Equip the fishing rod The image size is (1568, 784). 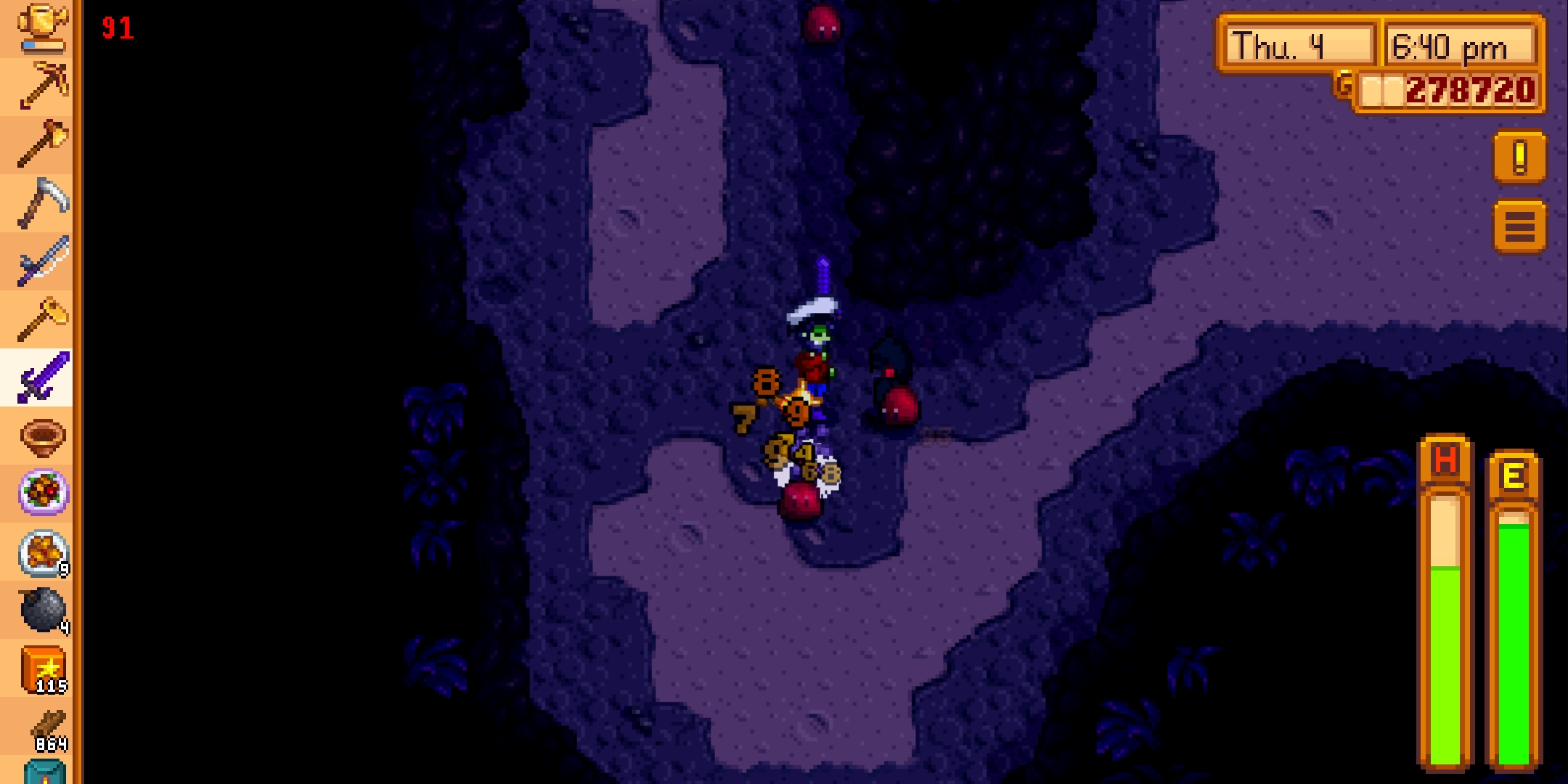pyautogui.click(x=41, y=260)
